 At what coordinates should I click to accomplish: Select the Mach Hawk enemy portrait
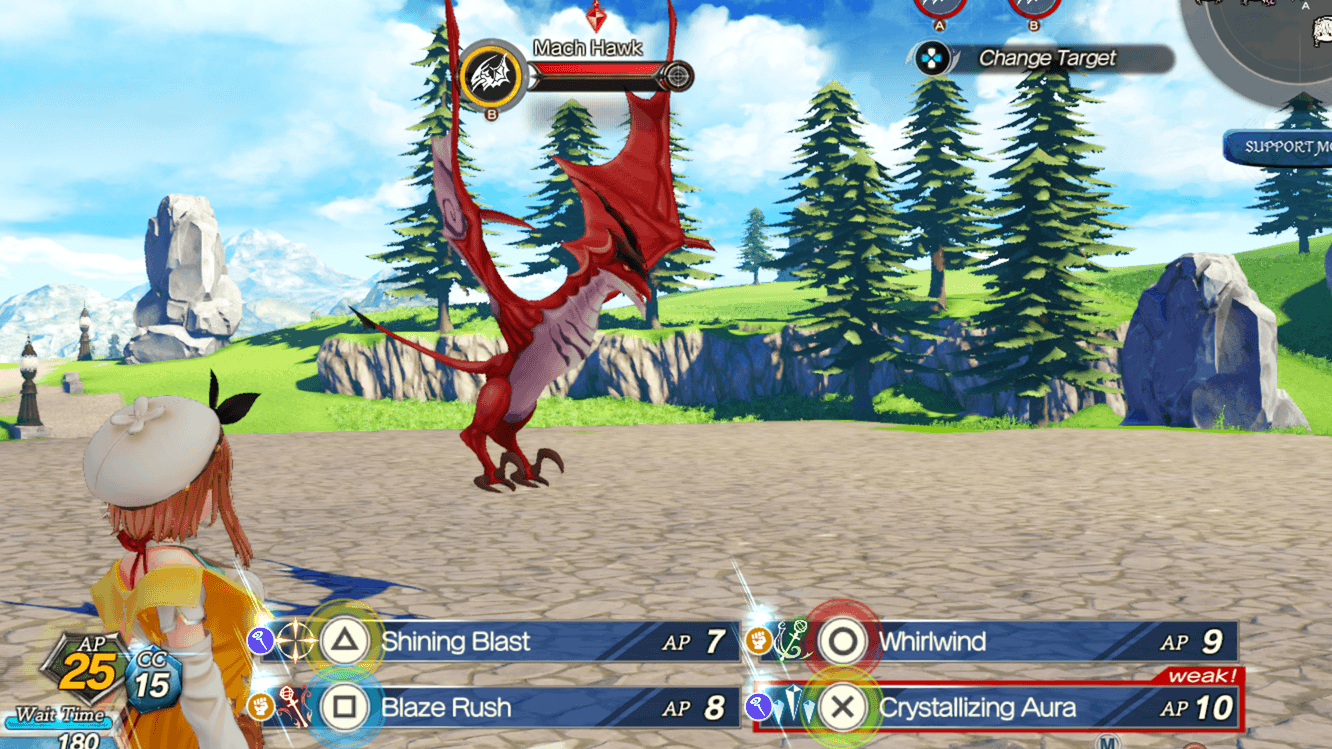click(492, 76)
